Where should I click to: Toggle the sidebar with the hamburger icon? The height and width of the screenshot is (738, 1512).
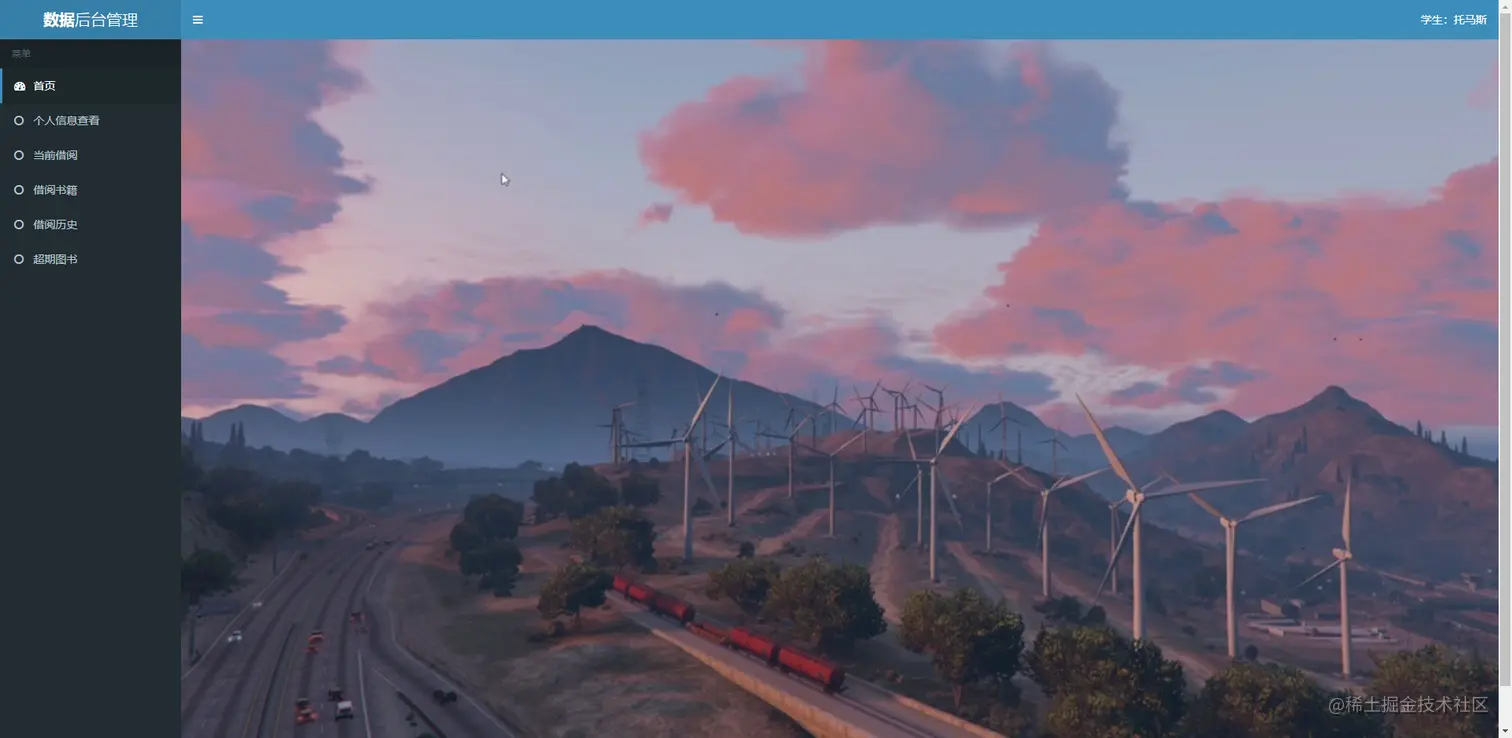(x=198, y=20)
